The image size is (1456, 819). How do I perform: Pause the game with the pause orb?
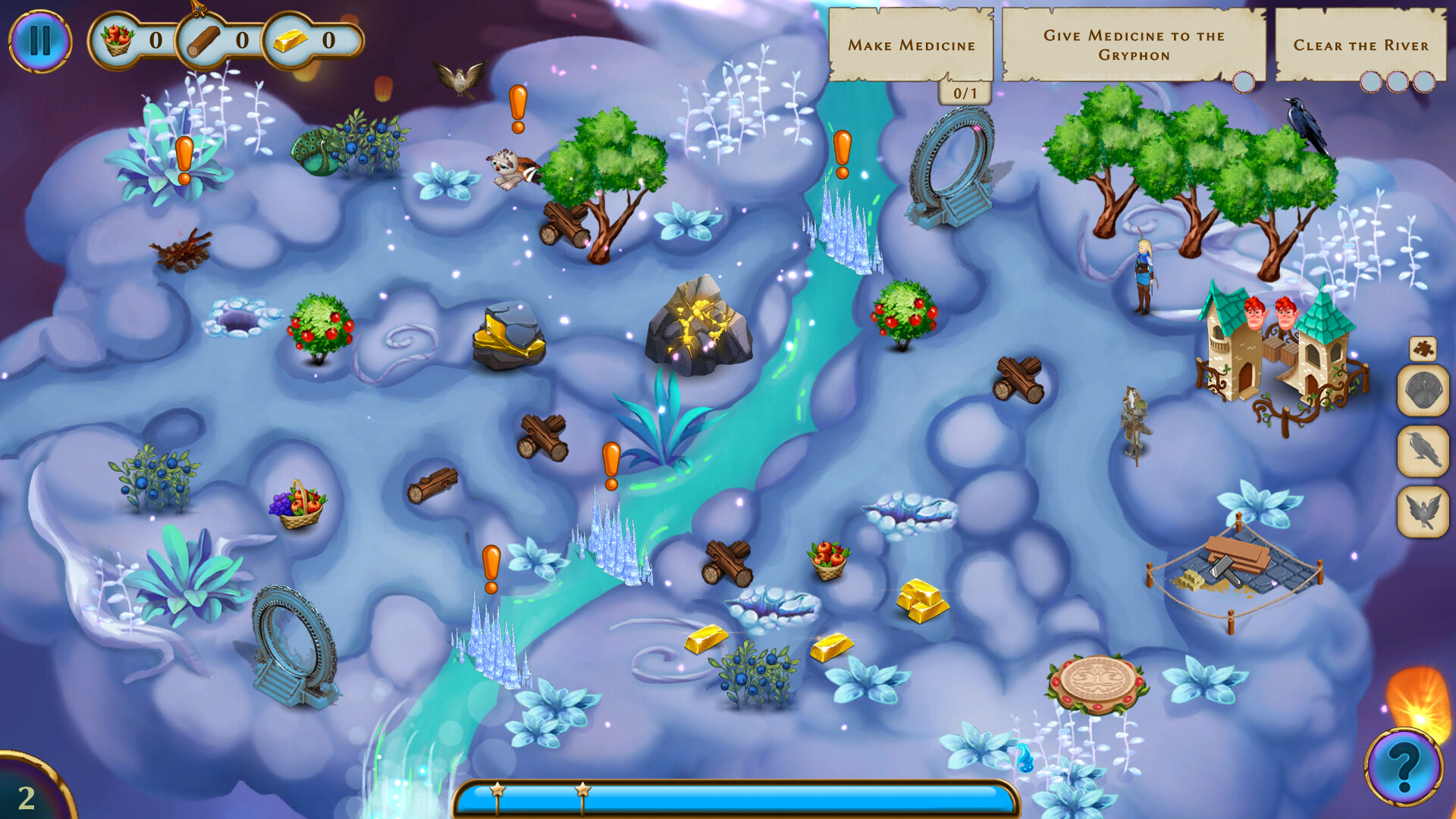point(42,42)
